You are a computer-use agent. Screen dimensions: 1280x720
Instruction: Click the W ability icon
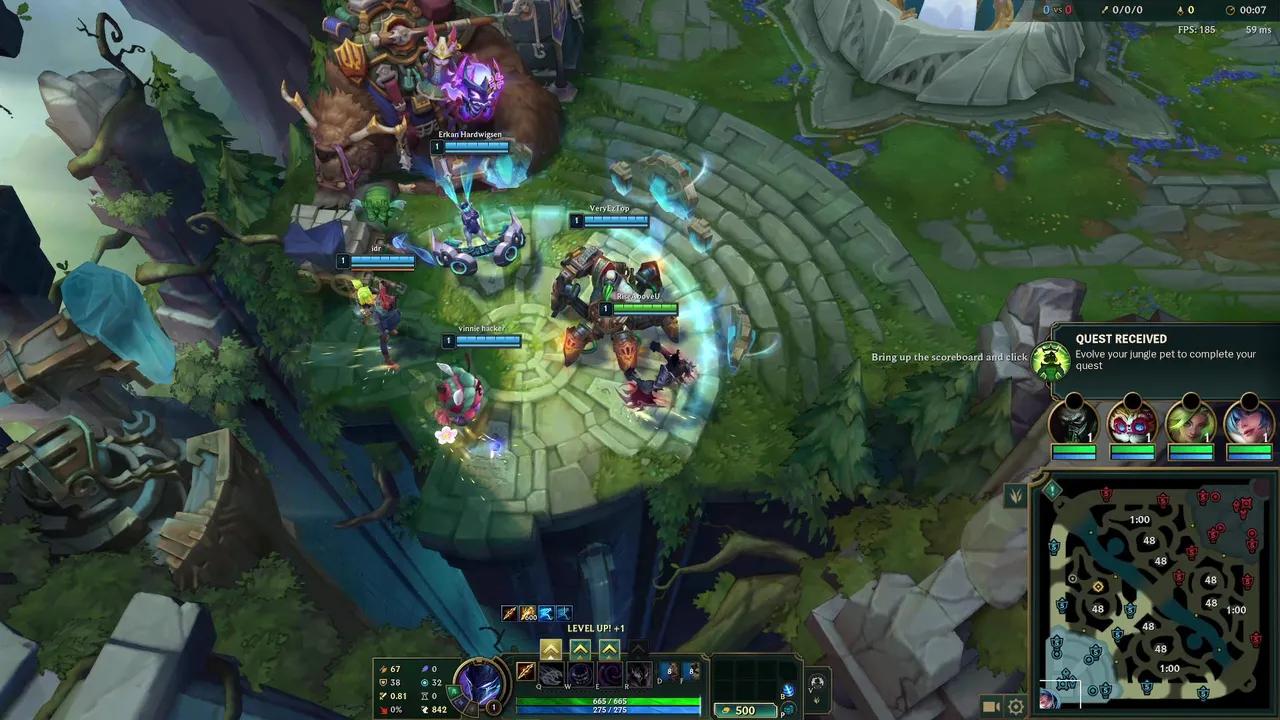[x=578, y=674]
